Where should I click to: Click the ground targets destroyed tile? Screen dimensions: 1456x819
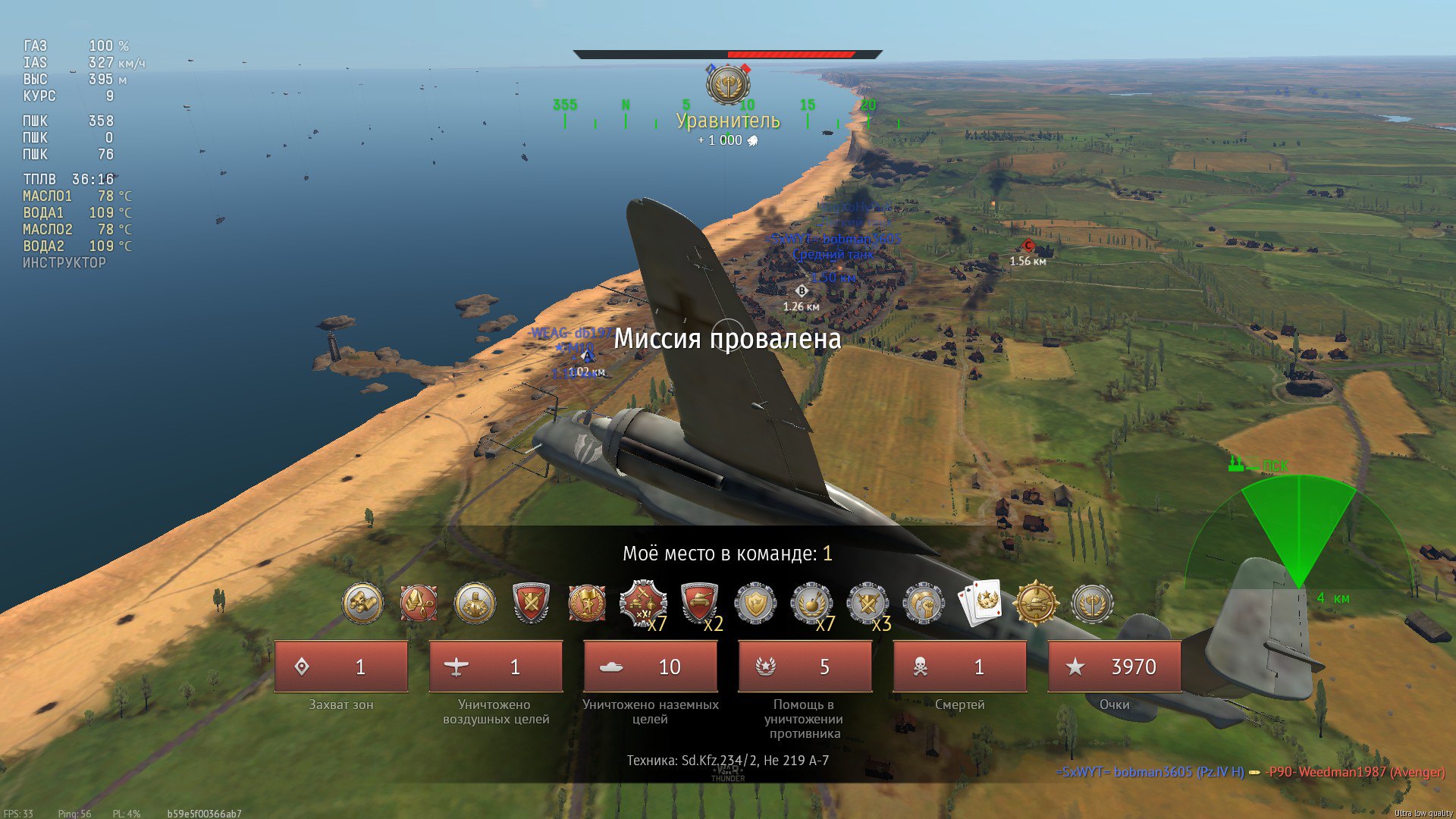651,667
